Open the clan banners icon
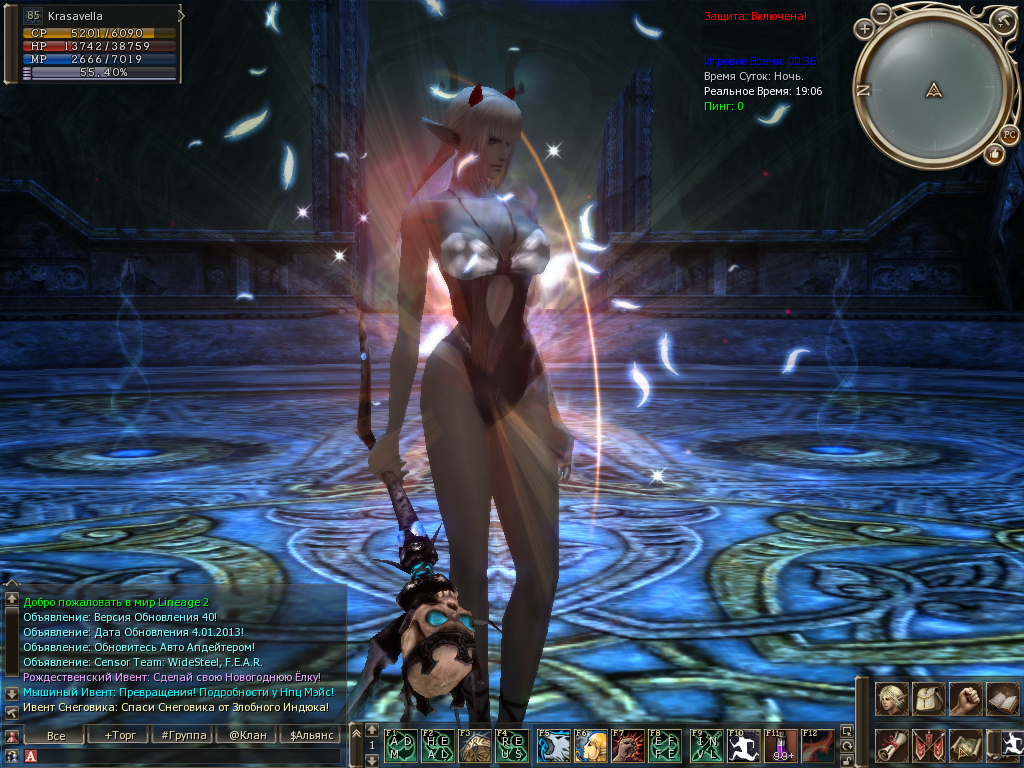 (929, 745)
